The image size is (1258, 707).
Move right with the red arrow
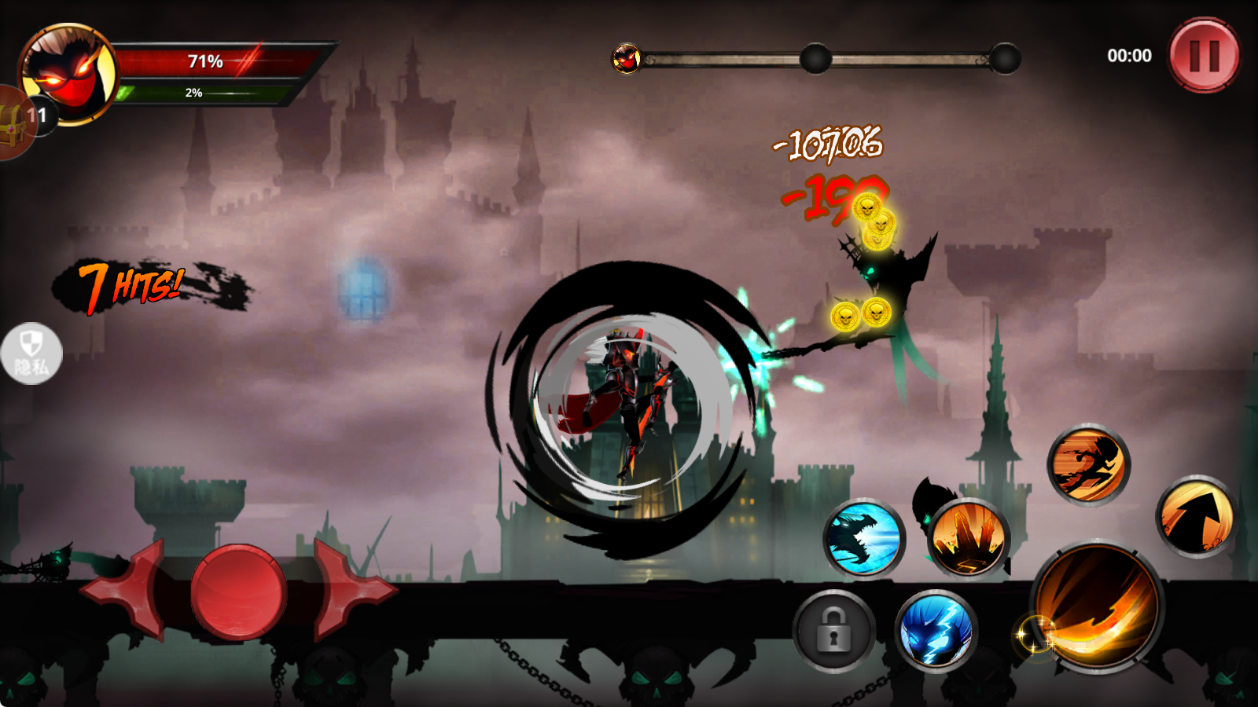point(350,589)
